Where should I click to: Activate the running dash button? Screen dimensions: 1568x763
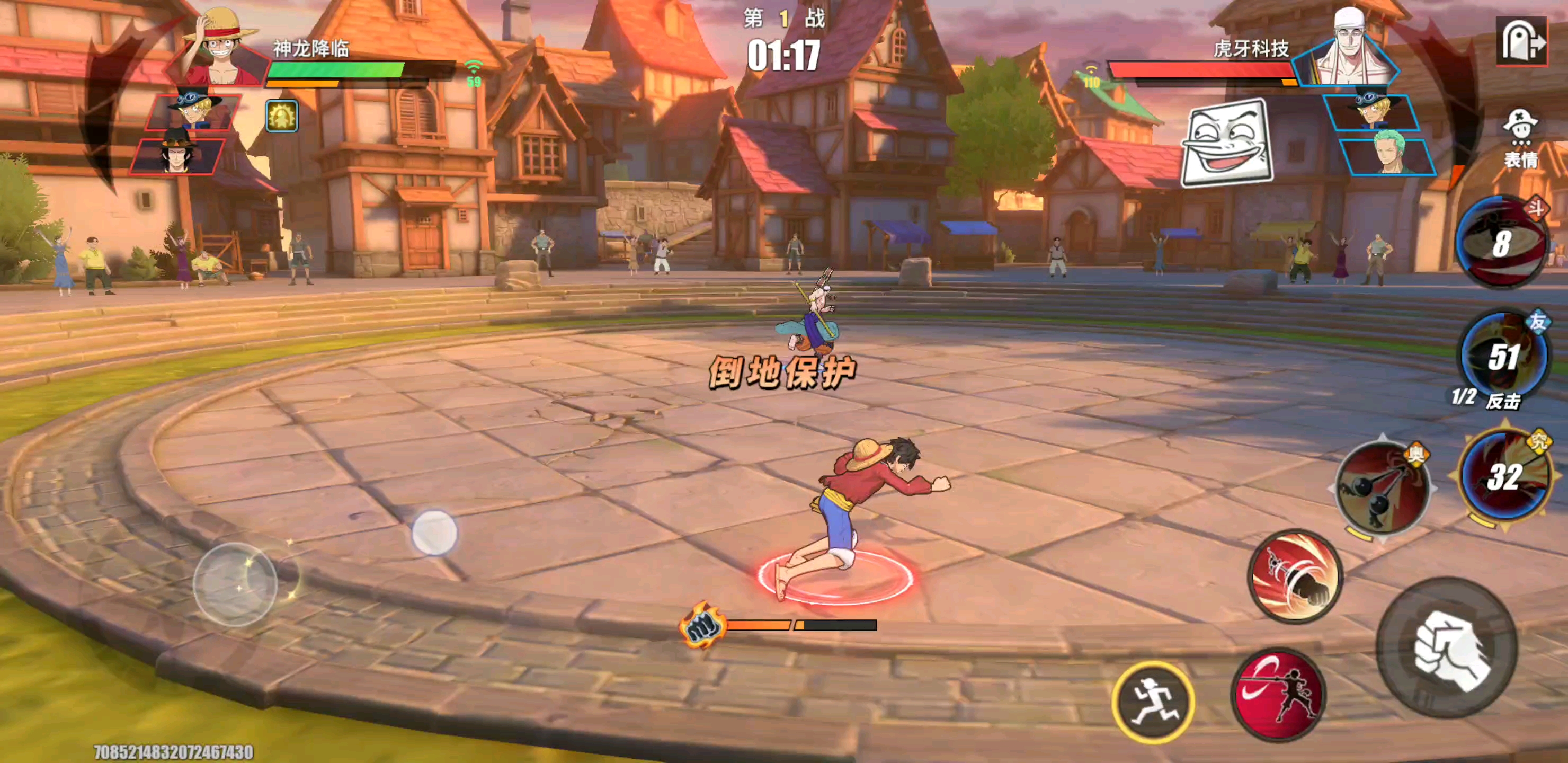tap(1153, 702)
